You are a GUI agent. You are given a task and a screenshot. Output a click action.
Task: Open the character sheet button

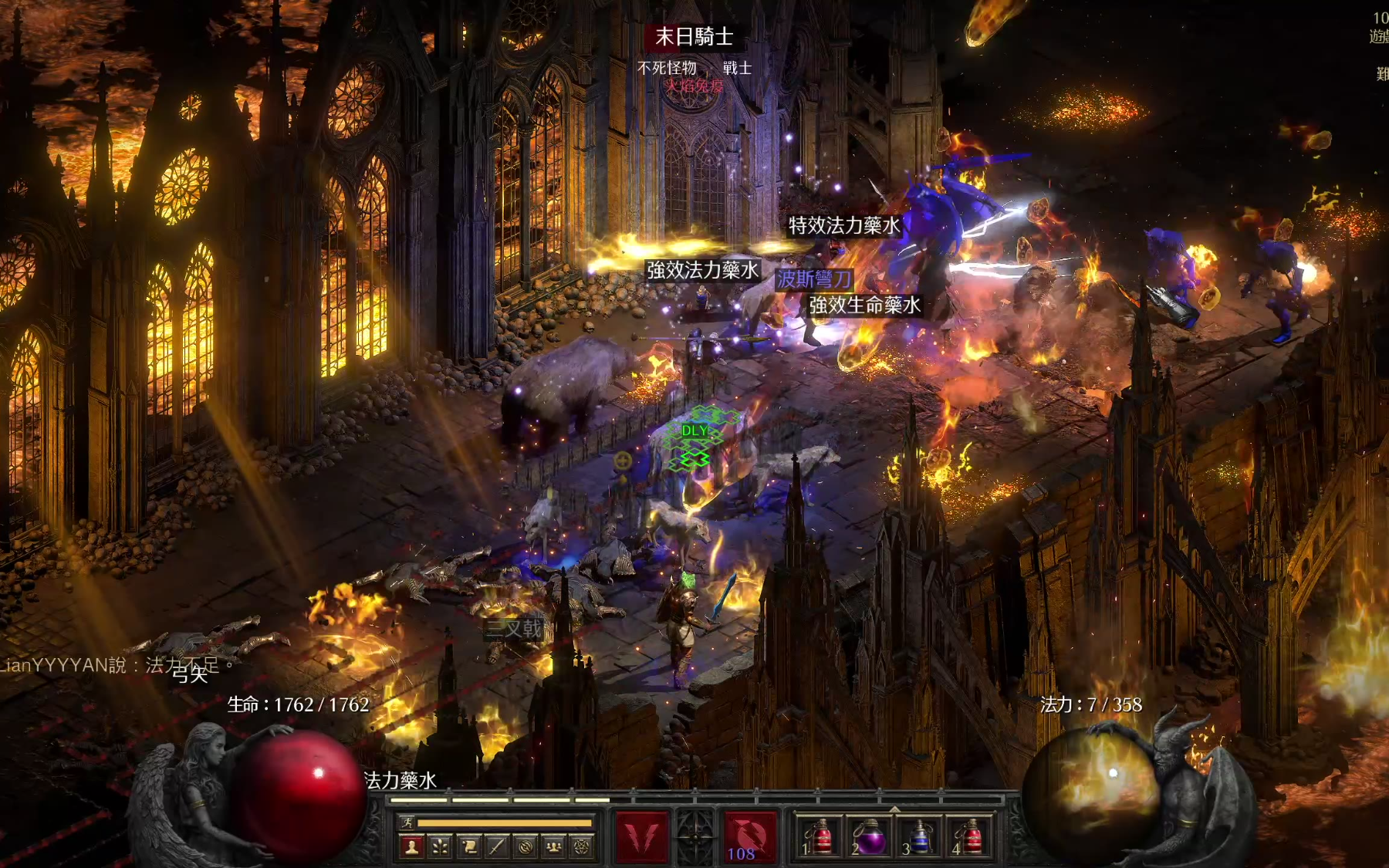point(412,847)
